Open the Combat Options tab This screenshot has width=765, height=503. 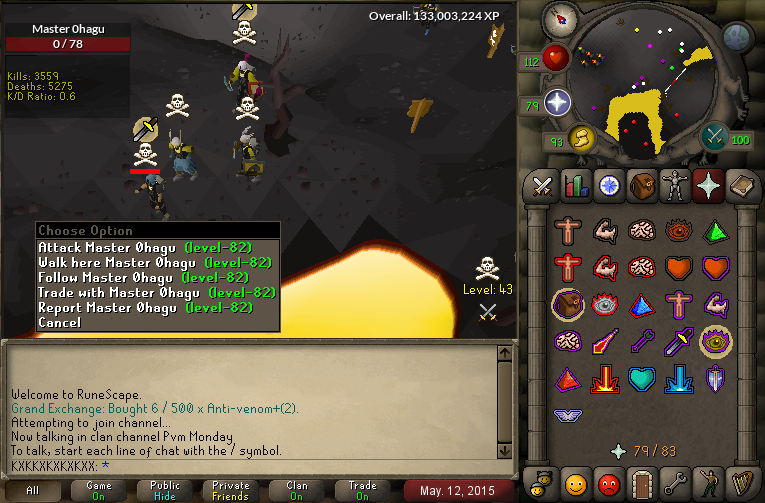point(542,185)
